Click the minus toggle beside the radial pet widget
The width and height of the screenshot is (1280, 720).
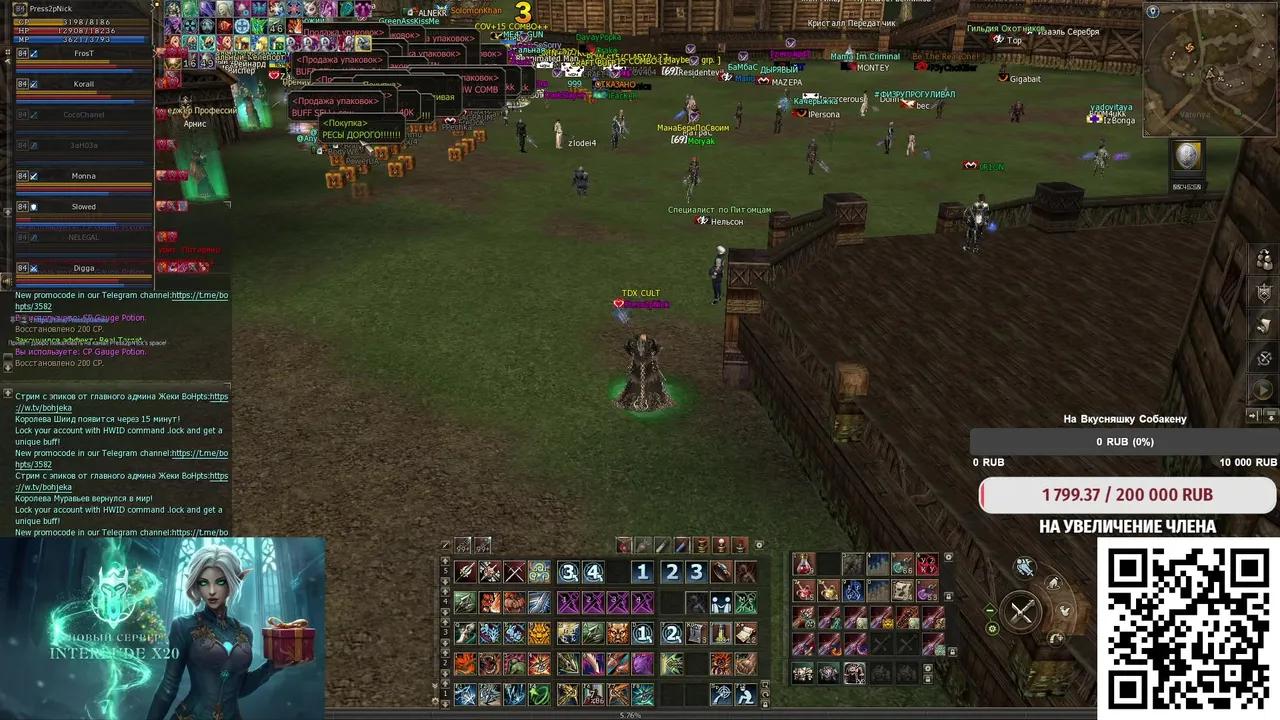point(990,610)
